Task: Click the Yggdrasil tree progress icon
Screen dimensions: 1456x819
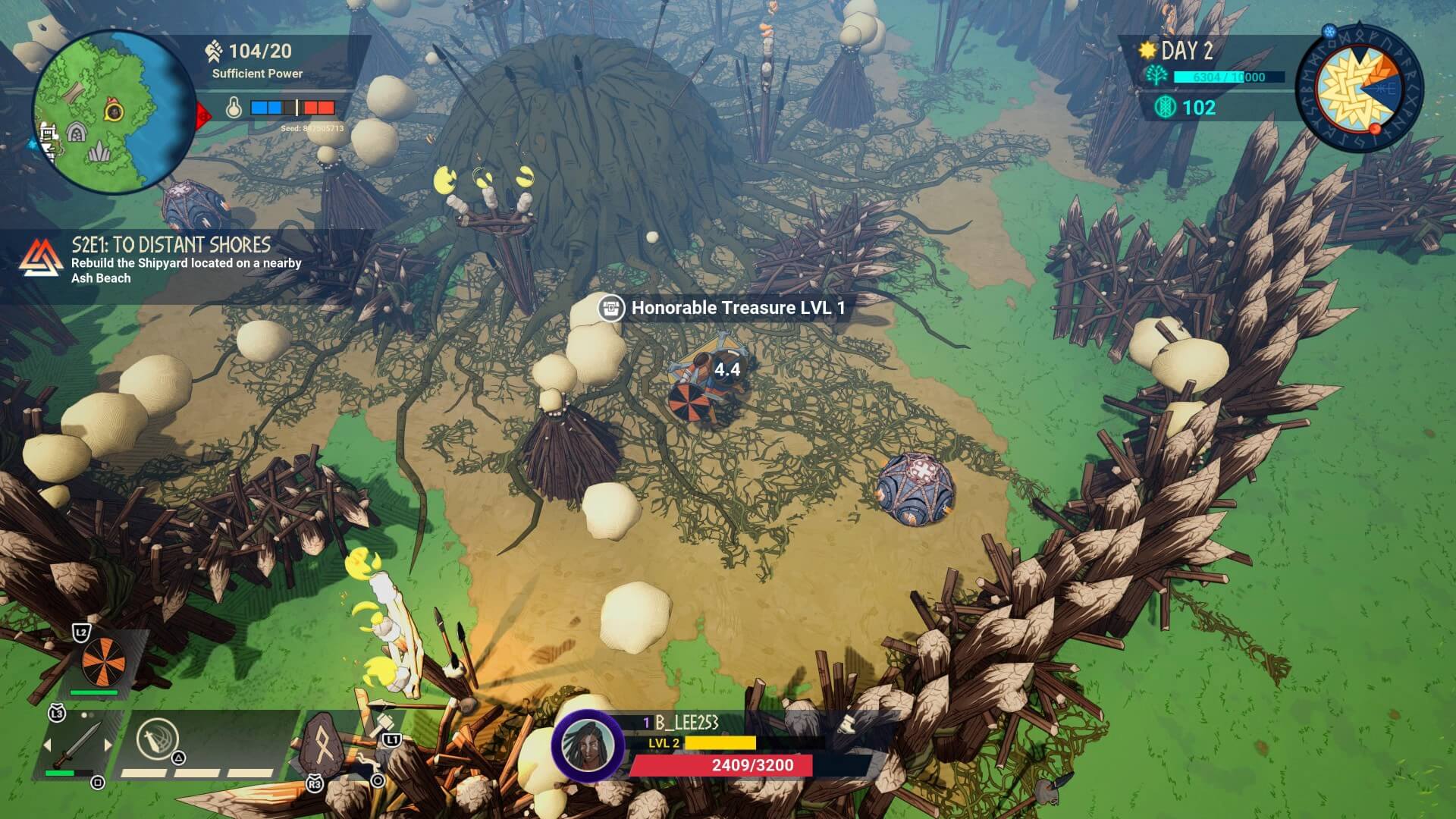Action: pyautogui.click(x=1157, y=76)
